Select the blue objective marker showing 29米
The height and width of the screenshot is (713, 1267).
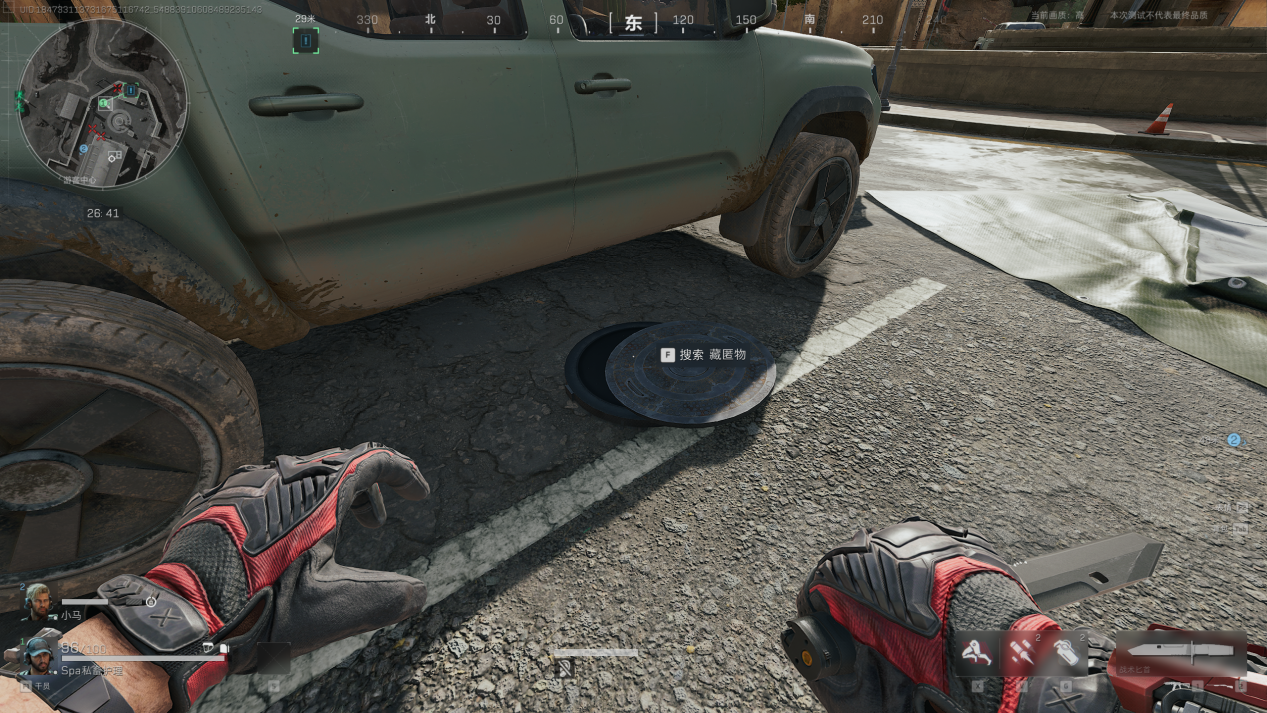[306, 40]
